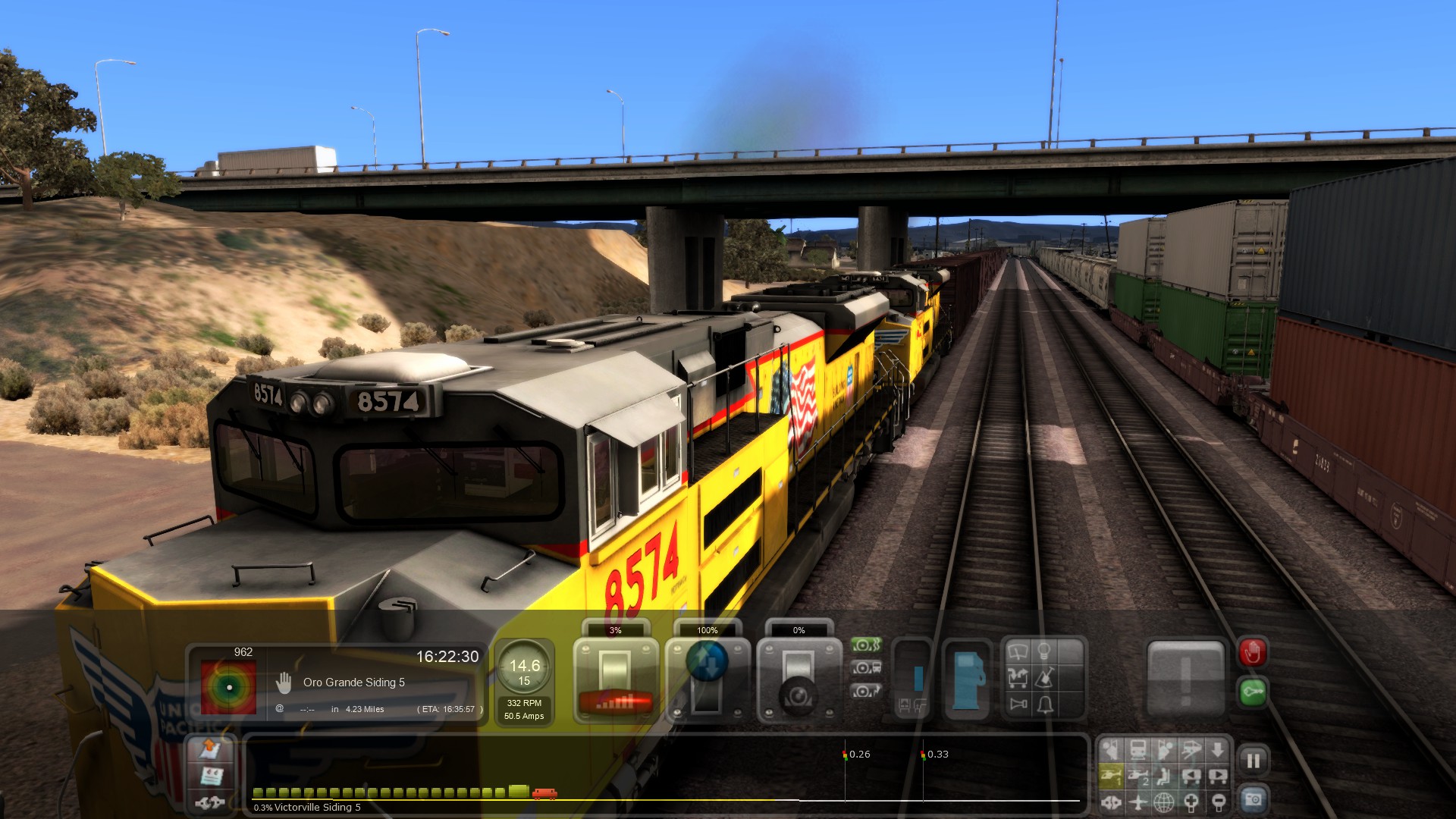The image size is (1456, 819).
Task: Toggle the windshield wipers icon
Action: [x=1018, y=651]
